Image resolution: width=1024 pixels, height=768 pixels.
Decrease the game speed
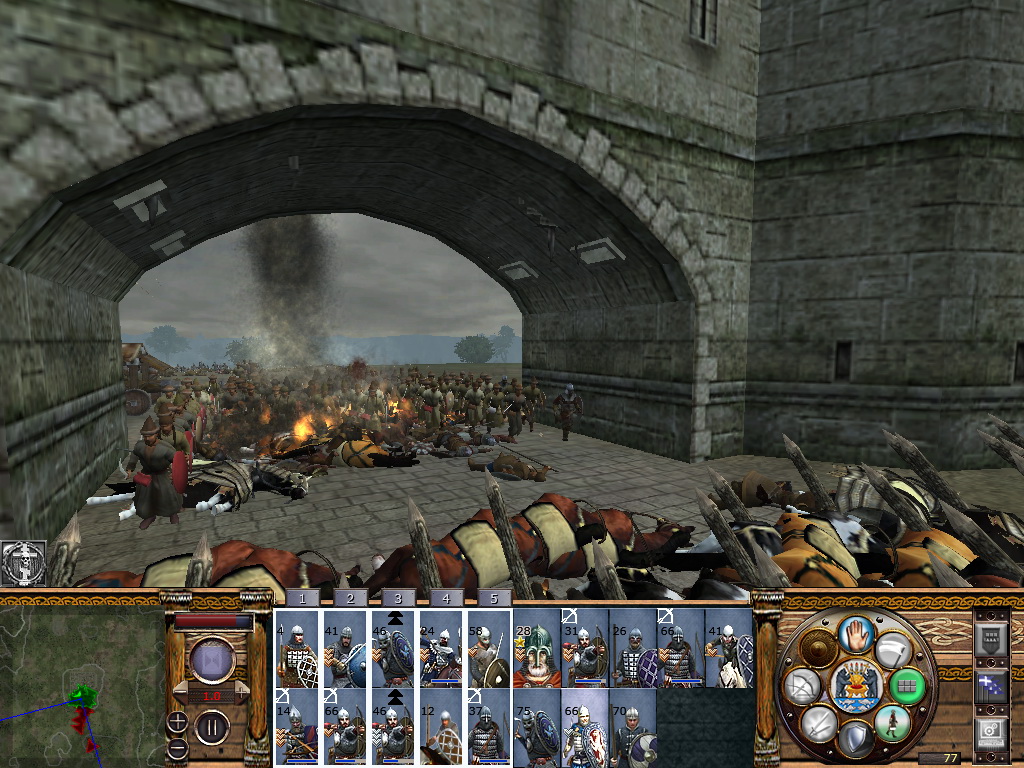180,692
